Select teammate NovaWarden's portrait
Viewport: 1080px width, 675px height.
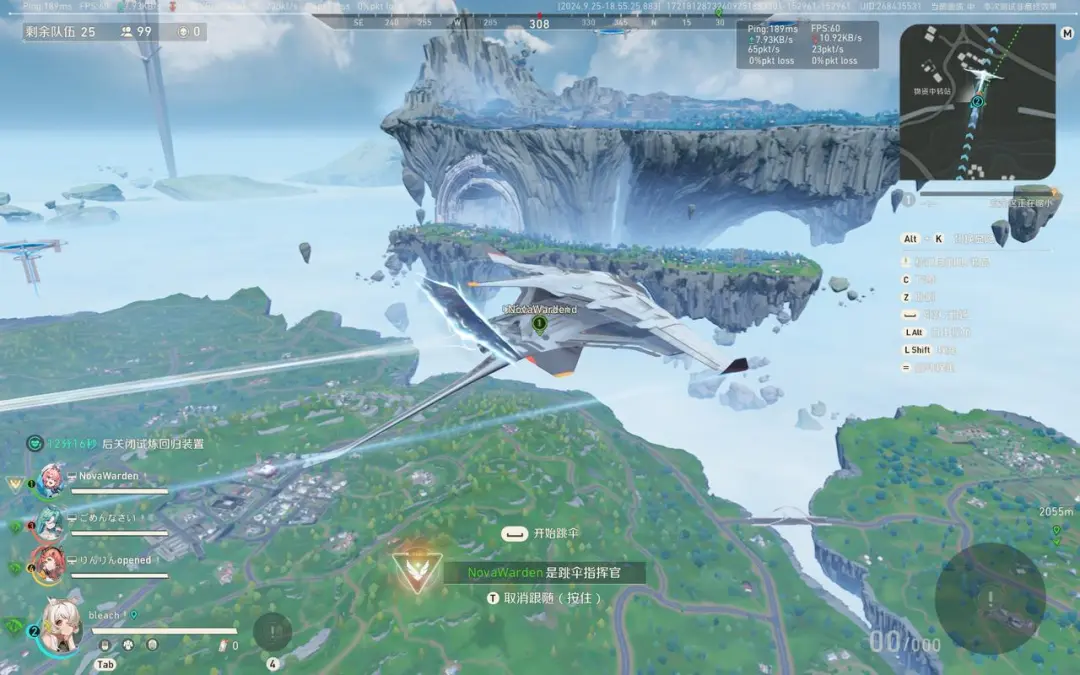coord(50,481)
